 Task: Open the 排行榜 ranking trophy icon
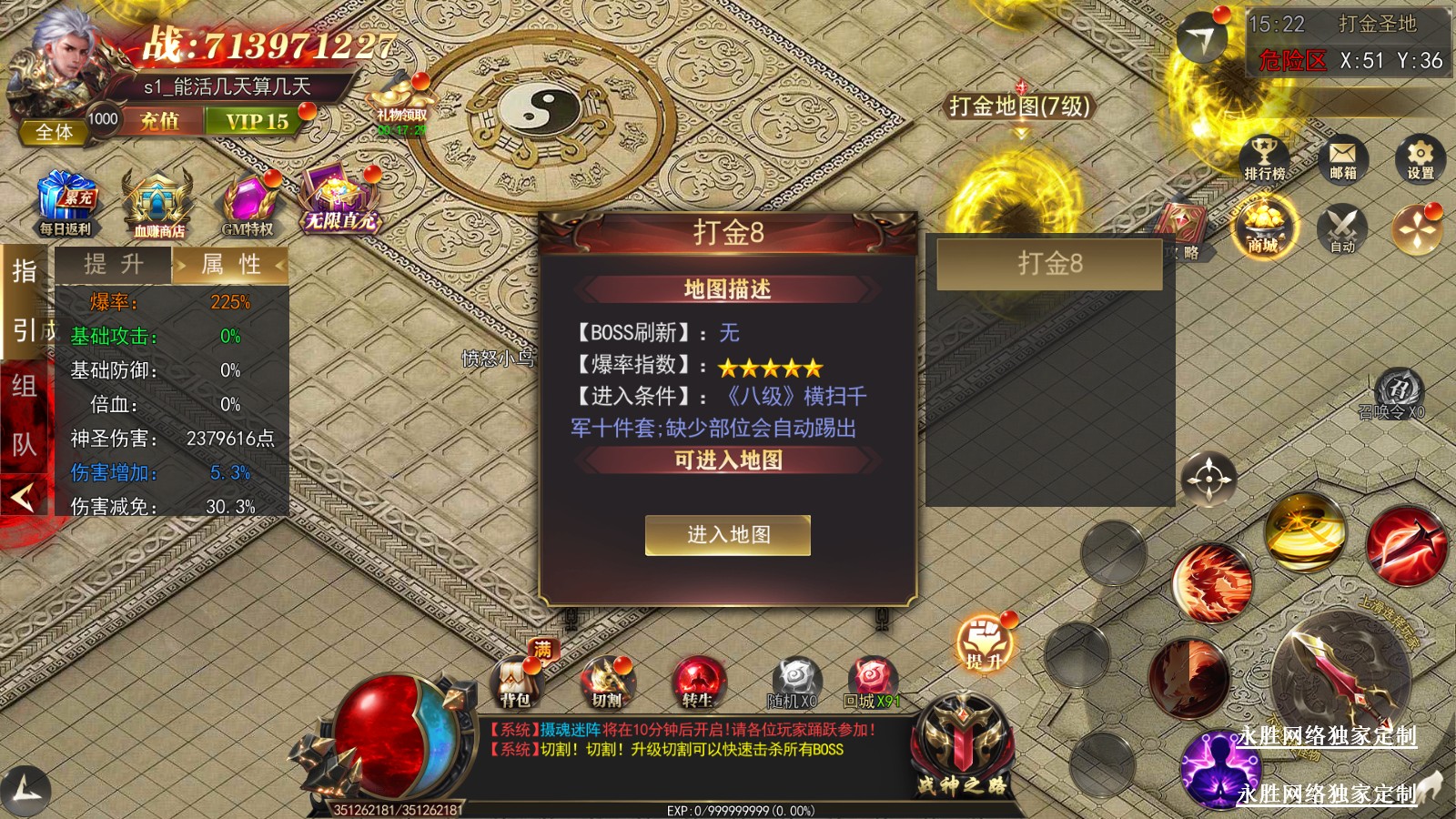pos(1264,158)
